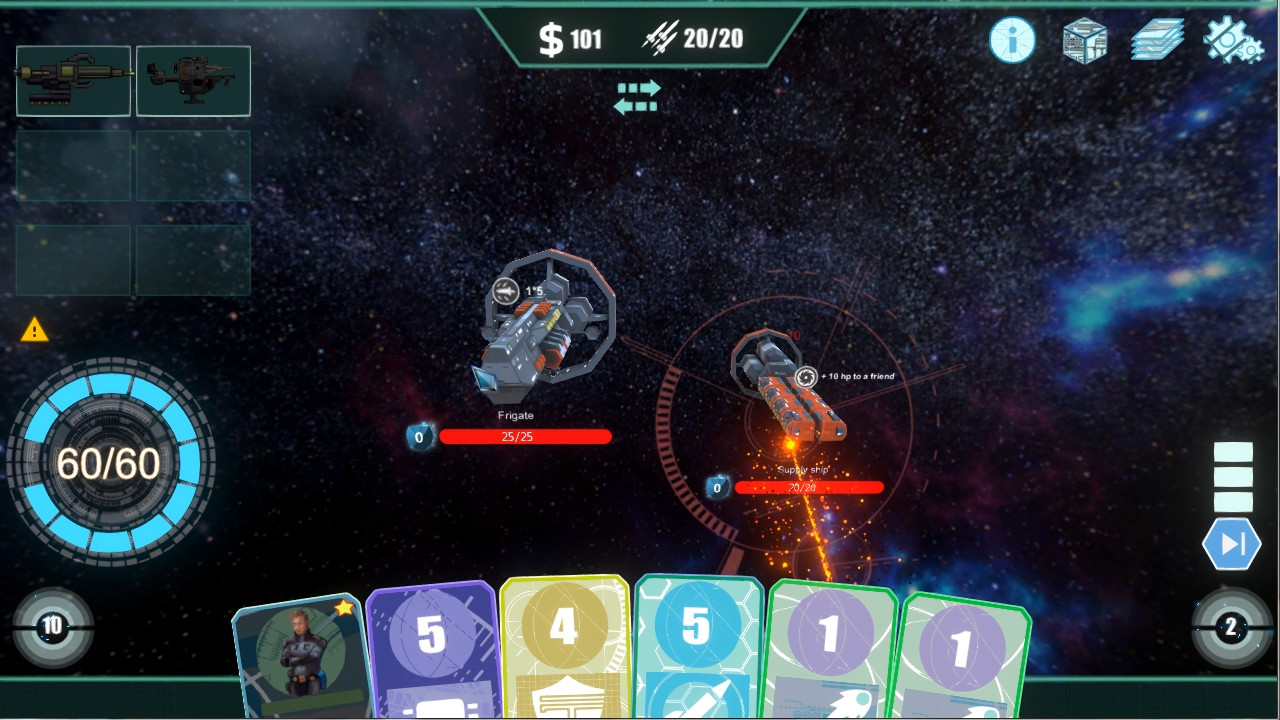1280x720 pixels.
Task: Click the teal swap arrows icon
Action: tap(639, 96)
